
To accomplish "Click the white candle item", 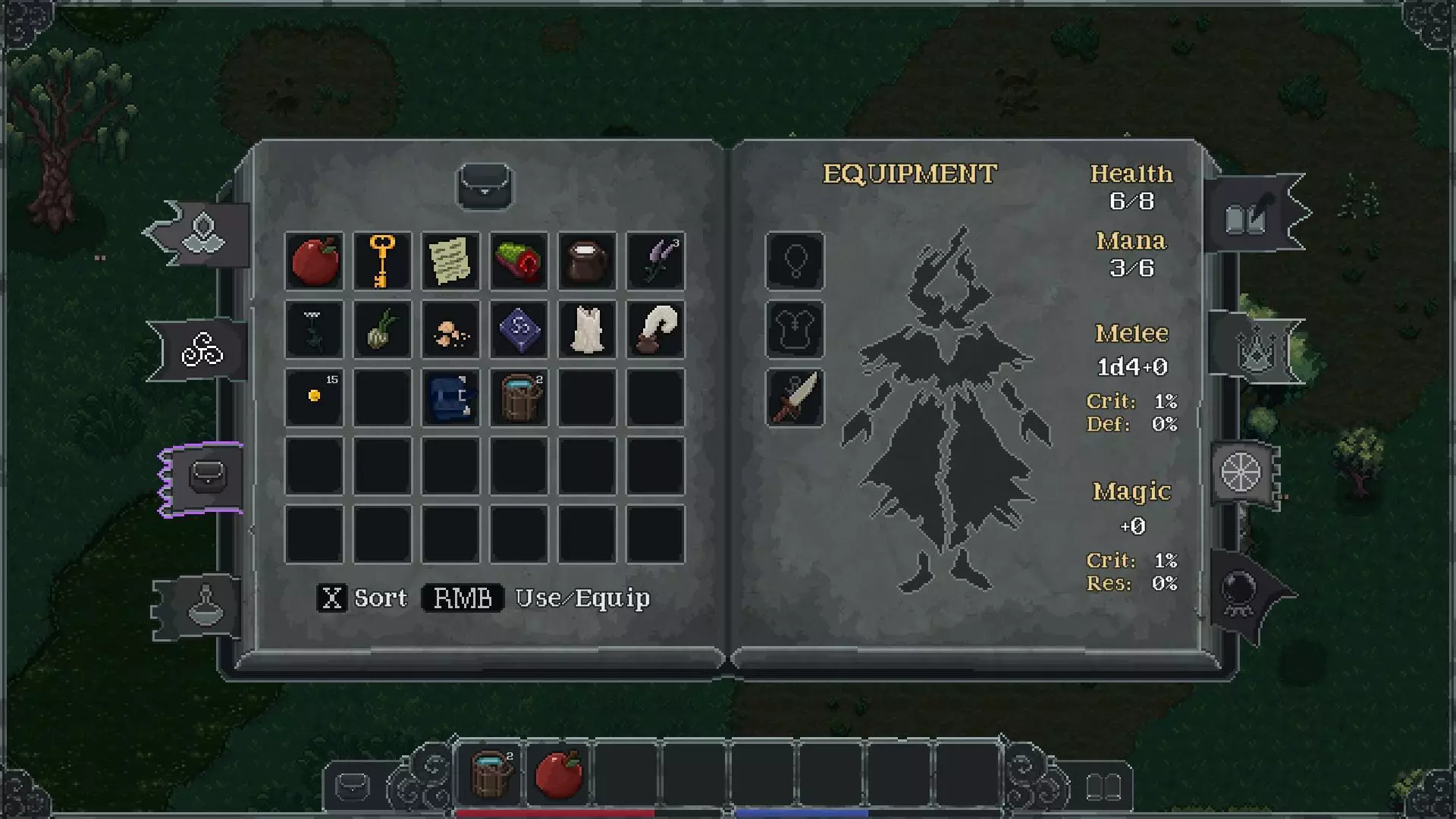I will [x=587, y=329].
